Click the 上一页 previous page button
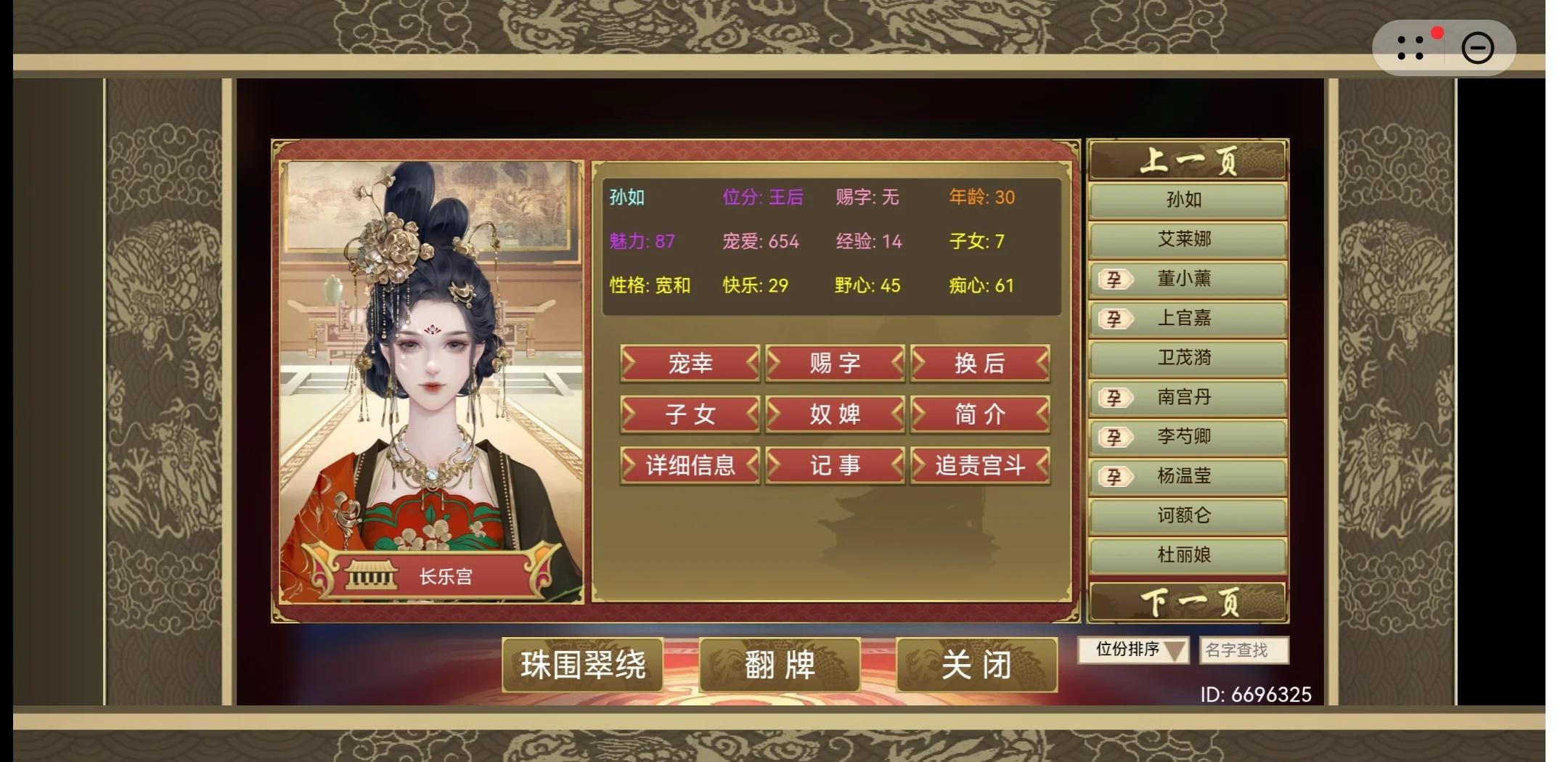The image size is (1568, 762). click(x=1188, y=160)
